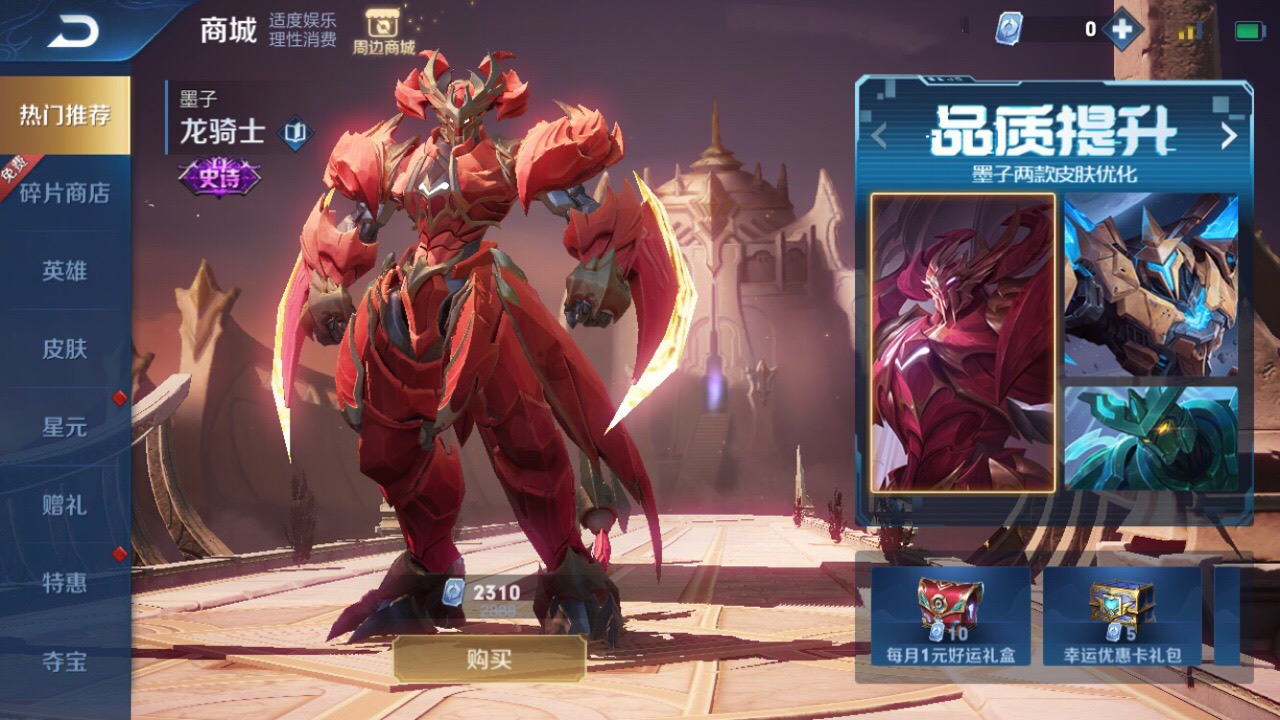Select the red 龙骑士 skin thumbnail
1280x720 pixels.
963,343
